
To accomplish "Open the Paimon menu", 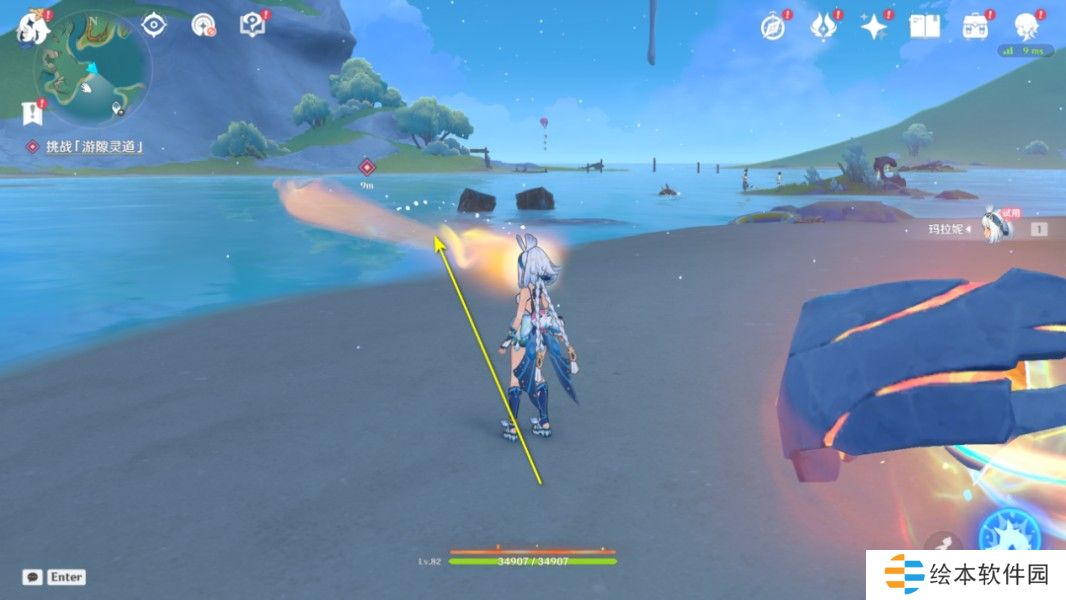I will [33, 26].
